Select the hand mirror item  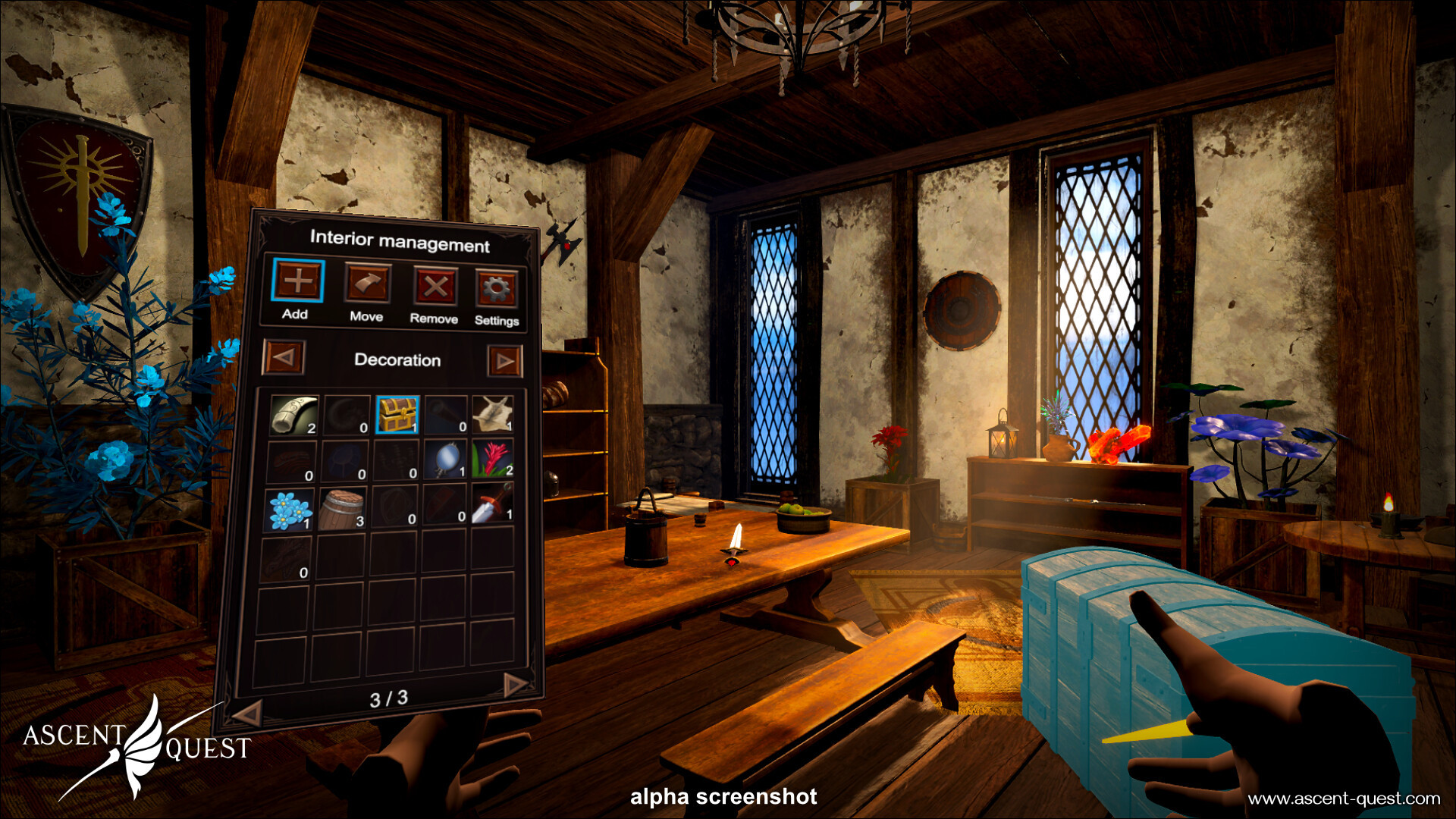[445, 460]
